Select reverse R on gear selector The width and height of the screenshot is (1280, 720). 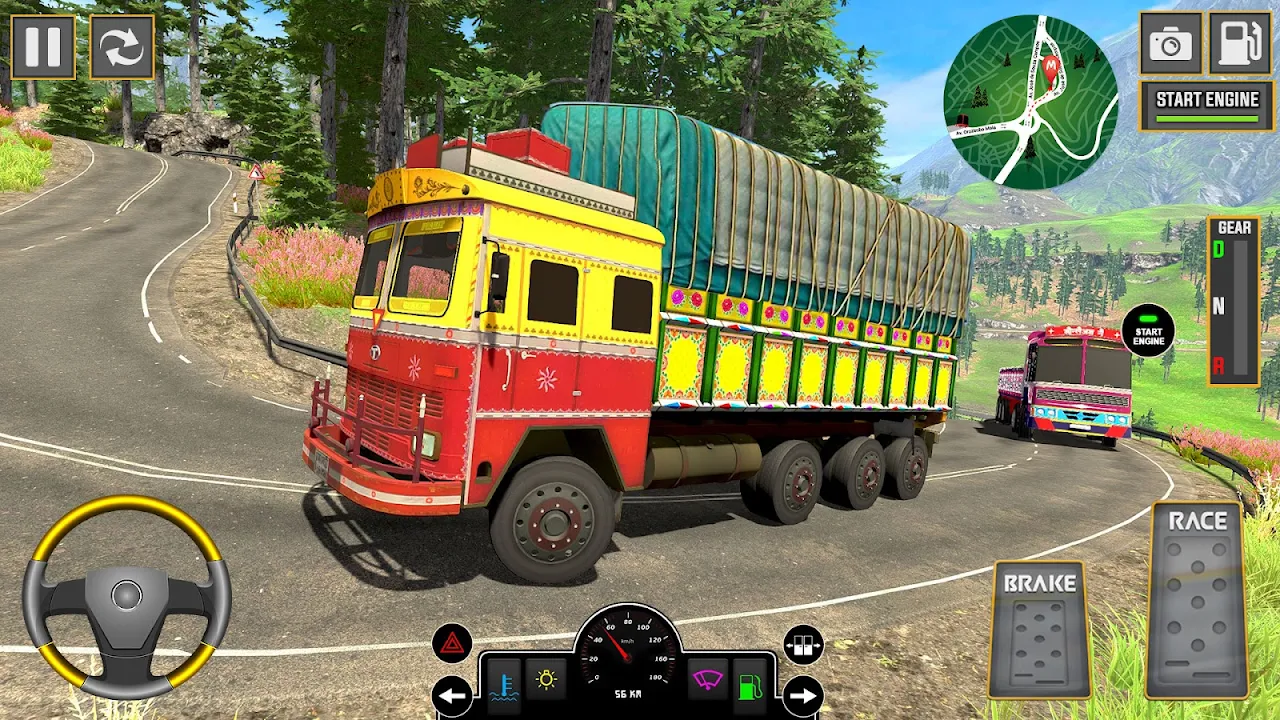pyautogui.click(x=1219, y=365)
